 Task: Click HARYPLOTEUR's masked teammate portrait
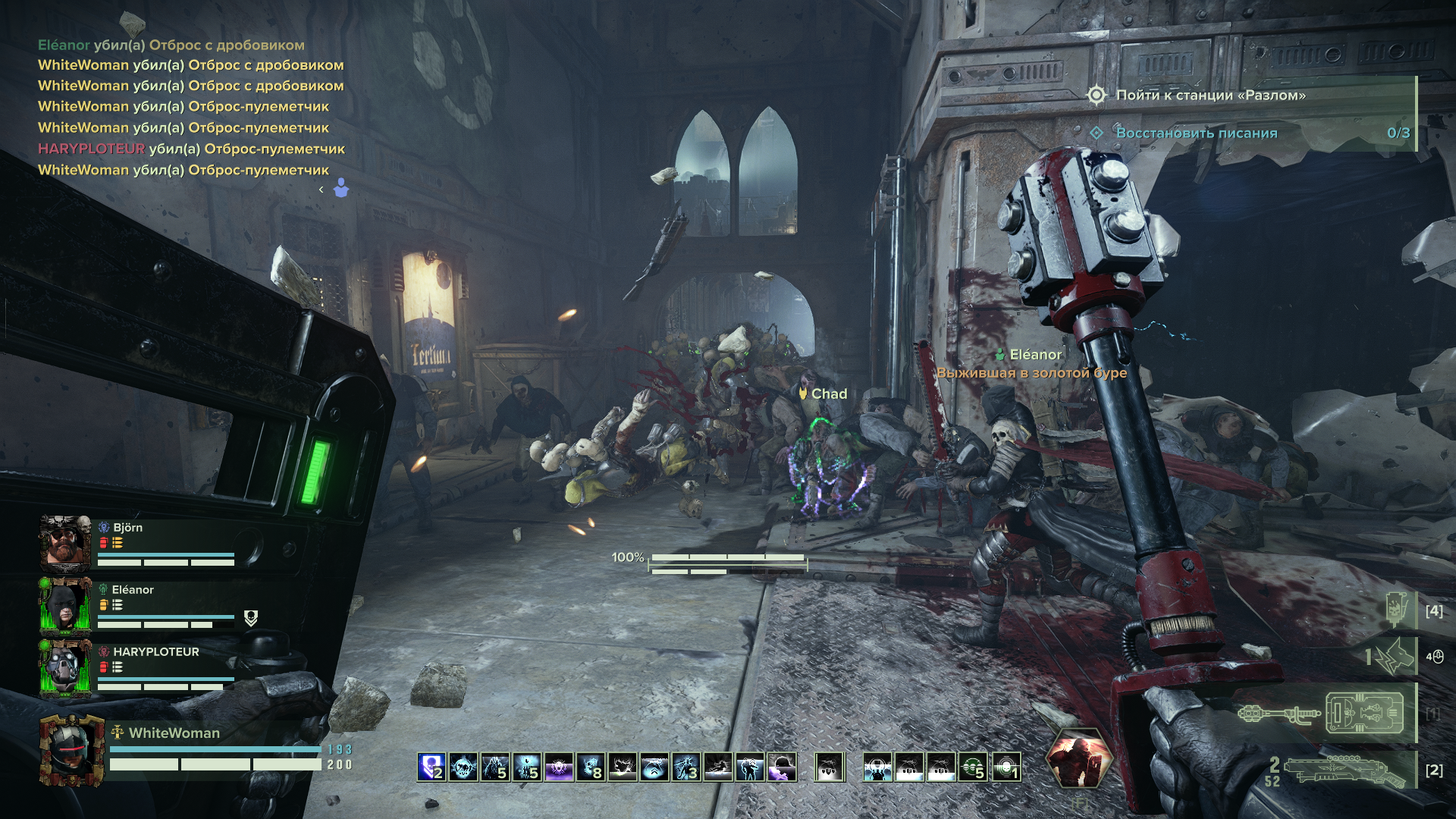65,667
